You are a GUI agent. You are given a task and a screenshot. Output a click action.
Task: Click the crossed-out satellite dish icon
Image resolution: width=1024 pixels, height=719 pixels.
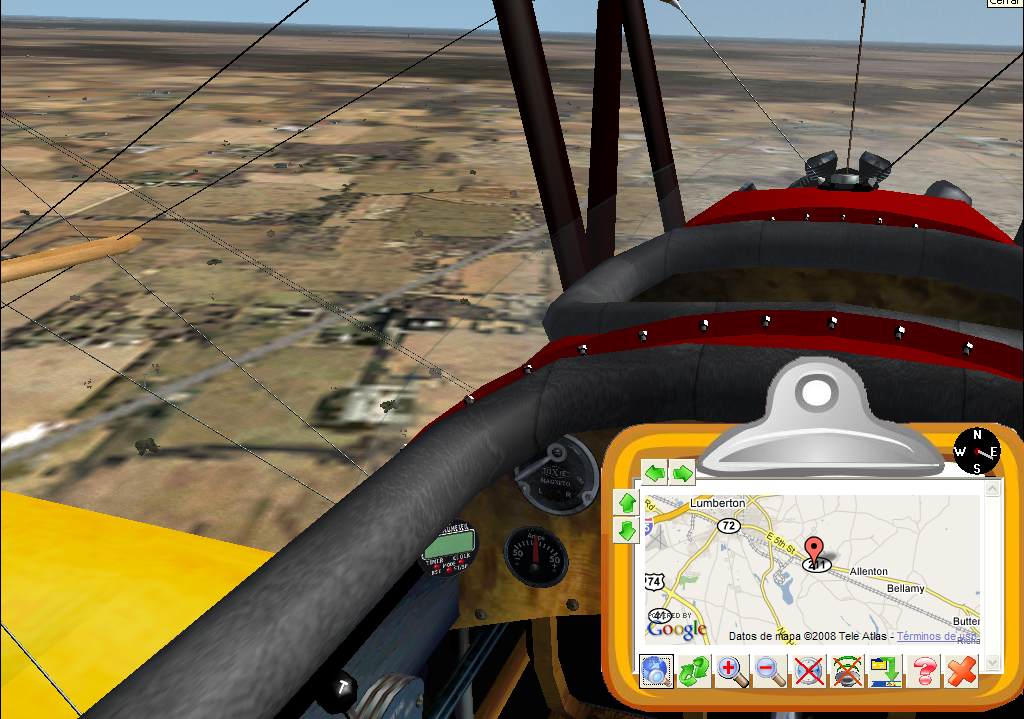847,671
